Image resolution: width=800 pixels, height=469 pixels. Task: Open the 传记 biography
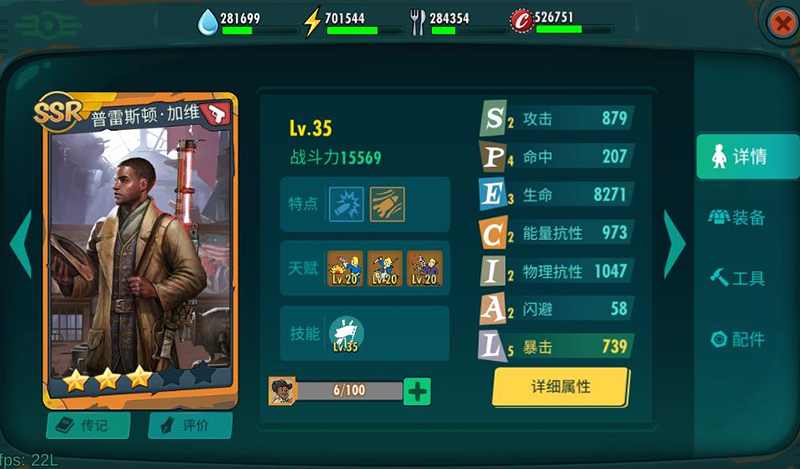(x=88, y=425)
